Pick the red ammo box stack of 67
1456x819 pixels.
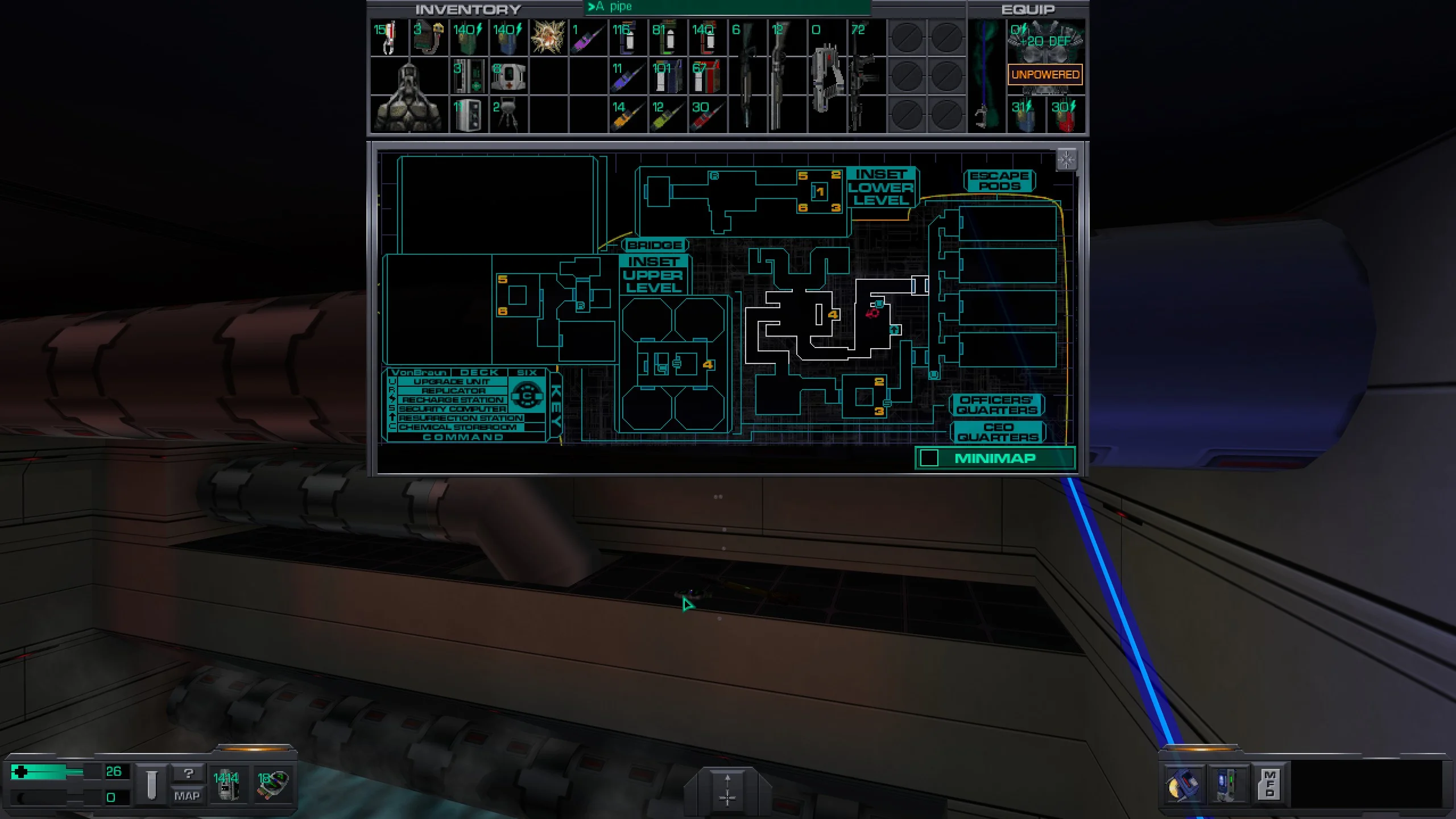point(707,76)
